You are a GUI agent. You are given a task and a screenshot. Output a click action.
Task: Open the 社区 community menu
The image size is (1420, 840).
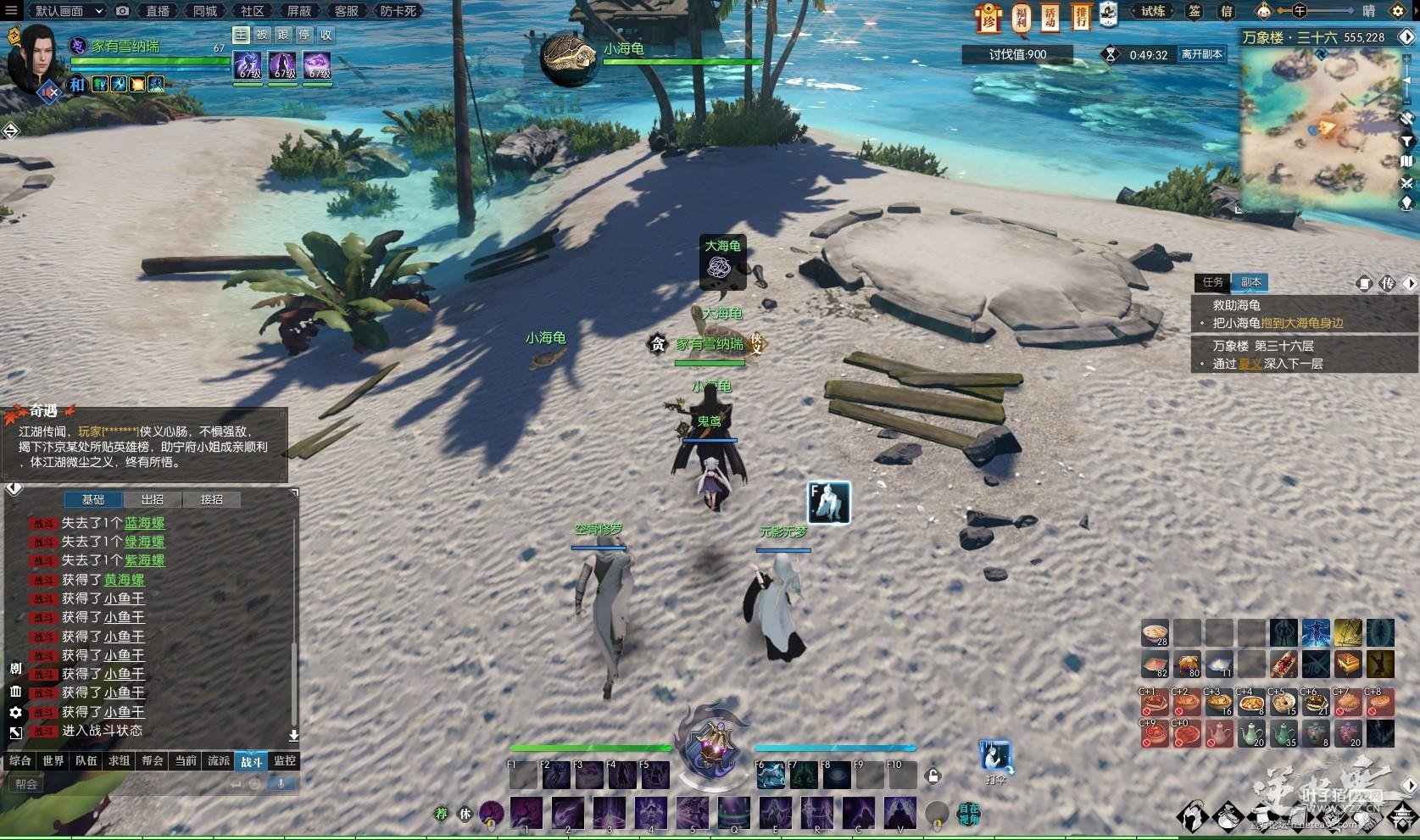[252, 11]
